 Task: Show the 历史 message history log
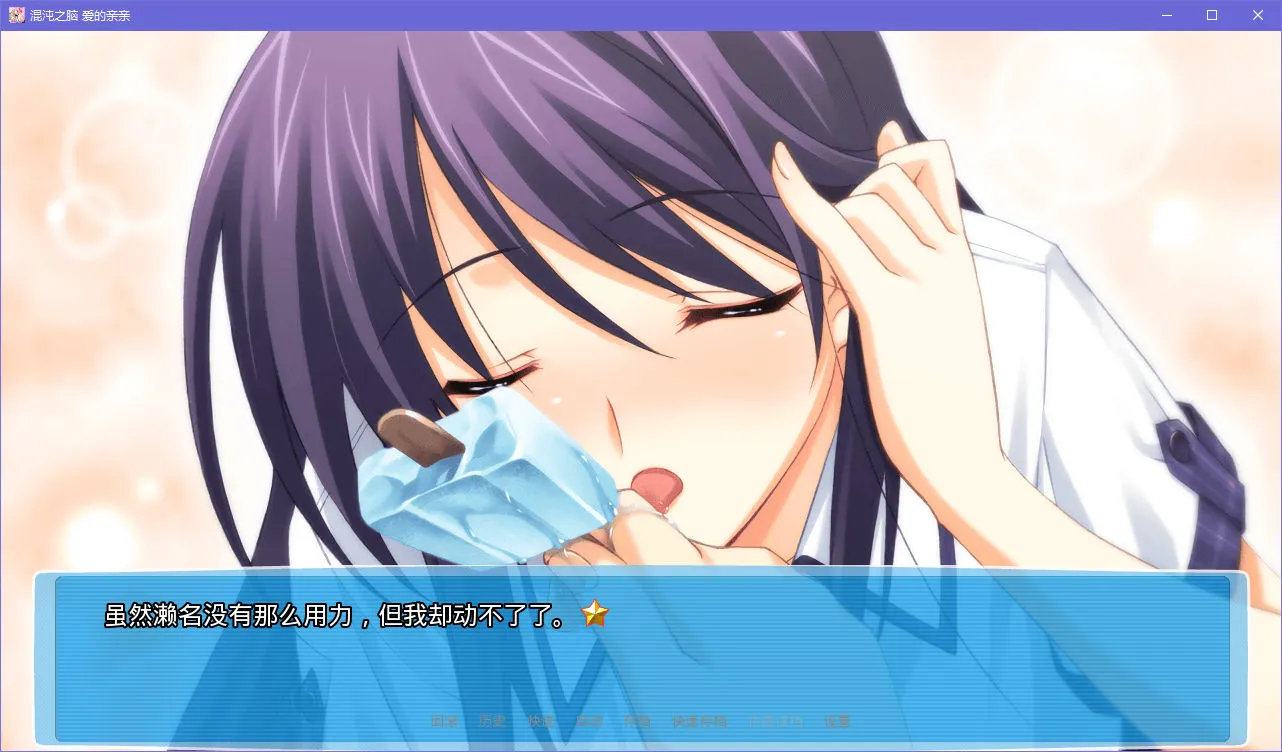click(x=492, y=719)
